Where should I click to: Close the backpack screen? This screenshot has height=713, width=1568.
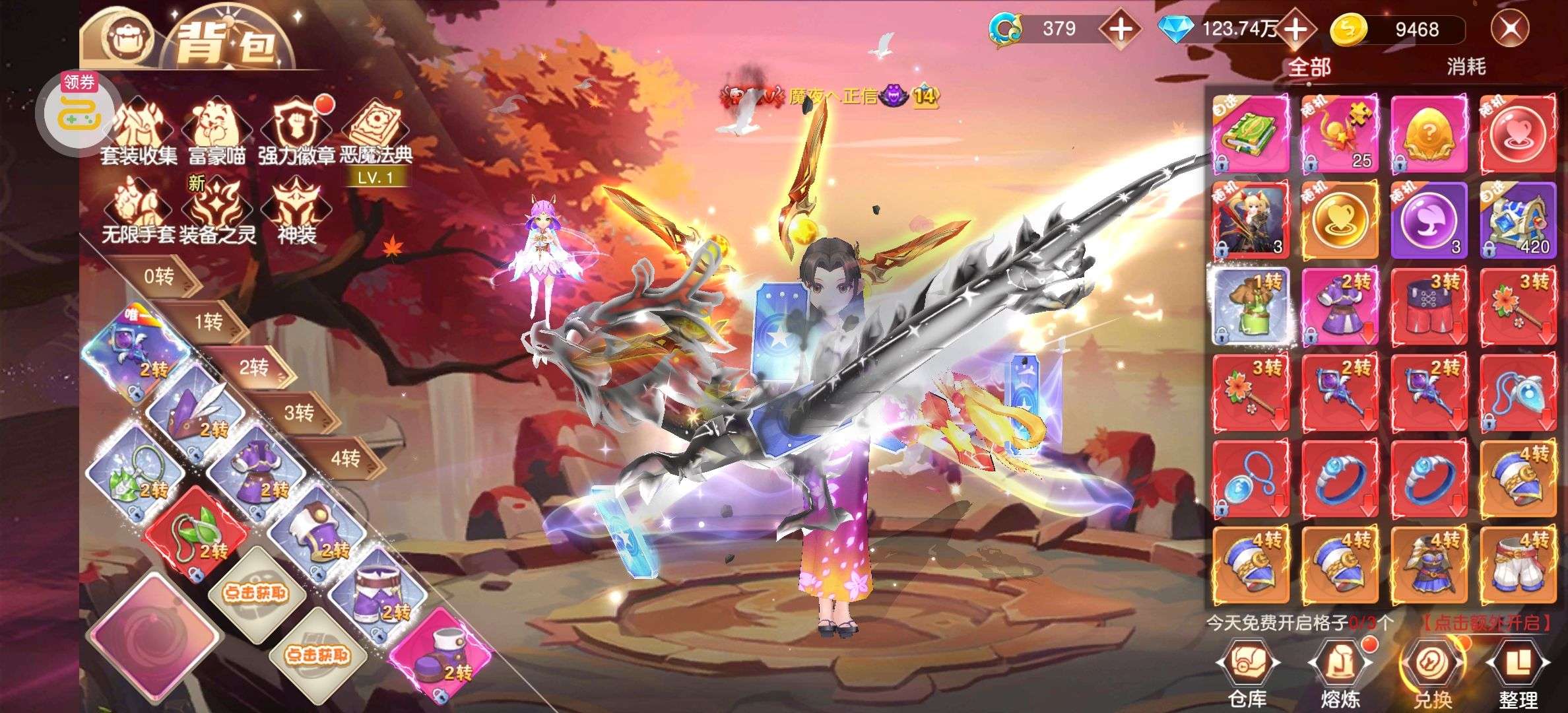[x=1510, y=29]
